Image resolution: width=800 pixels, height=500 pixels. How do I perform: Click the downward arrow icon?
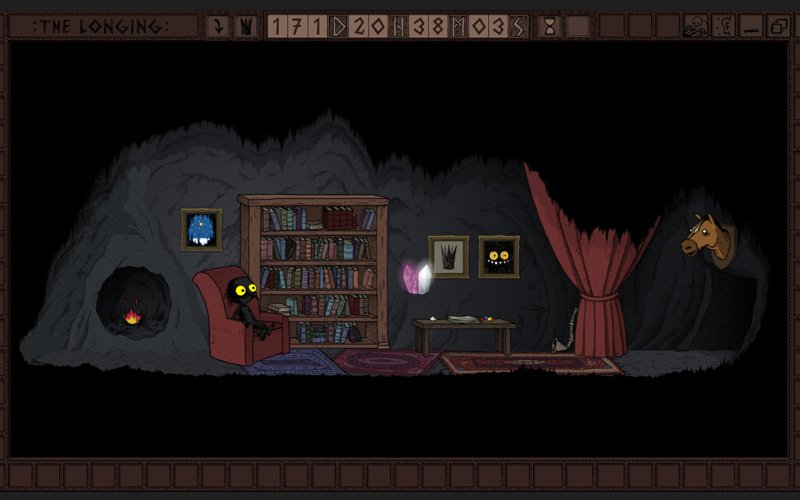pos(217,27)
